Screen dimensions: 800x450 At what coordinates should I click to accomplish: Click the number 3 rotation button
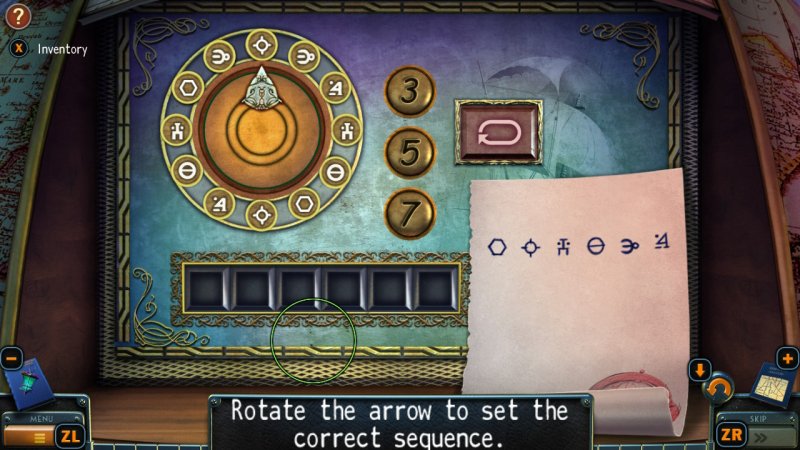[x=410, y=91]
